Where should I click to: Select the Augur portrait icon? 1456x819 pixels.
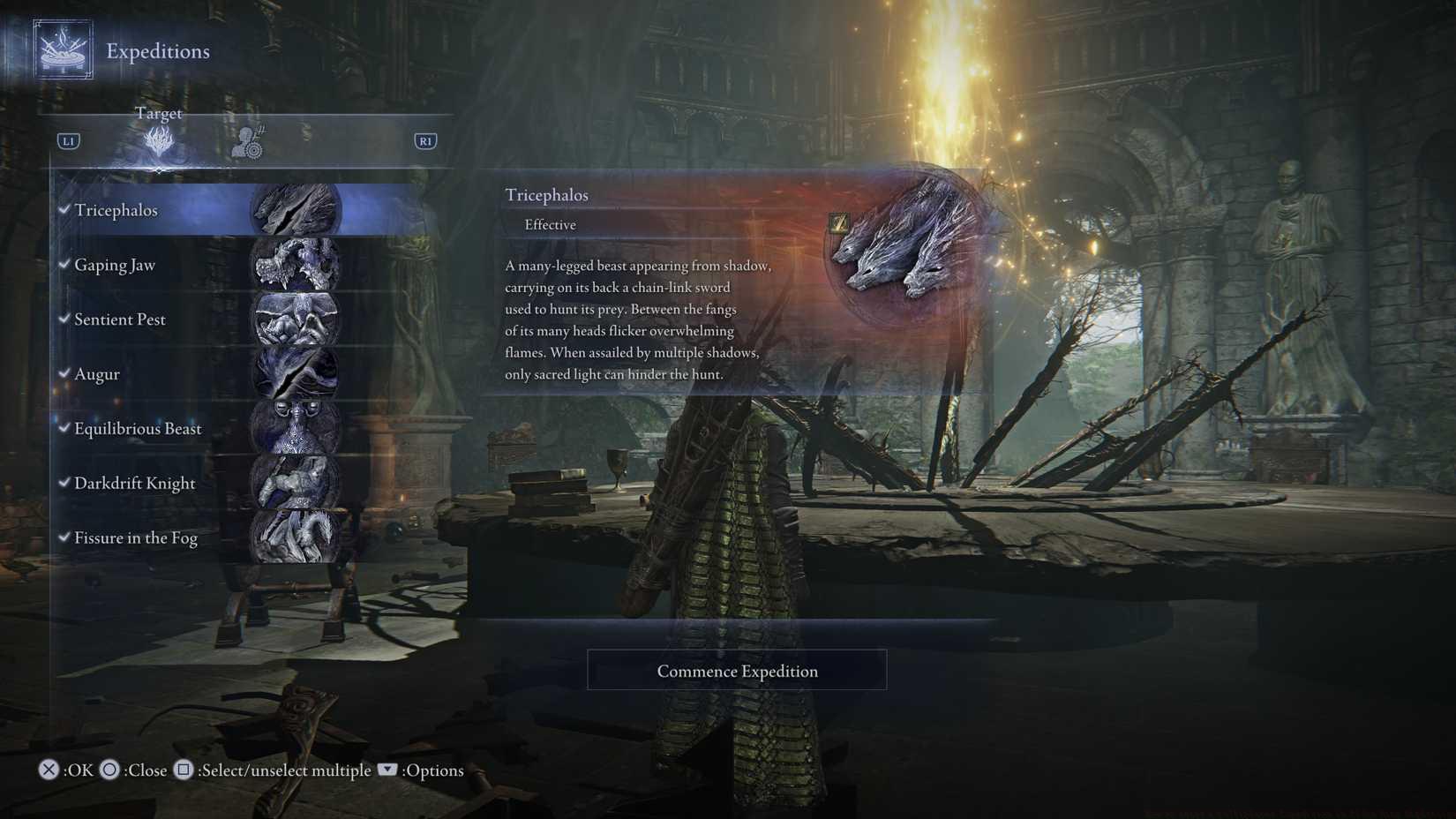click(x=297, y=374)
